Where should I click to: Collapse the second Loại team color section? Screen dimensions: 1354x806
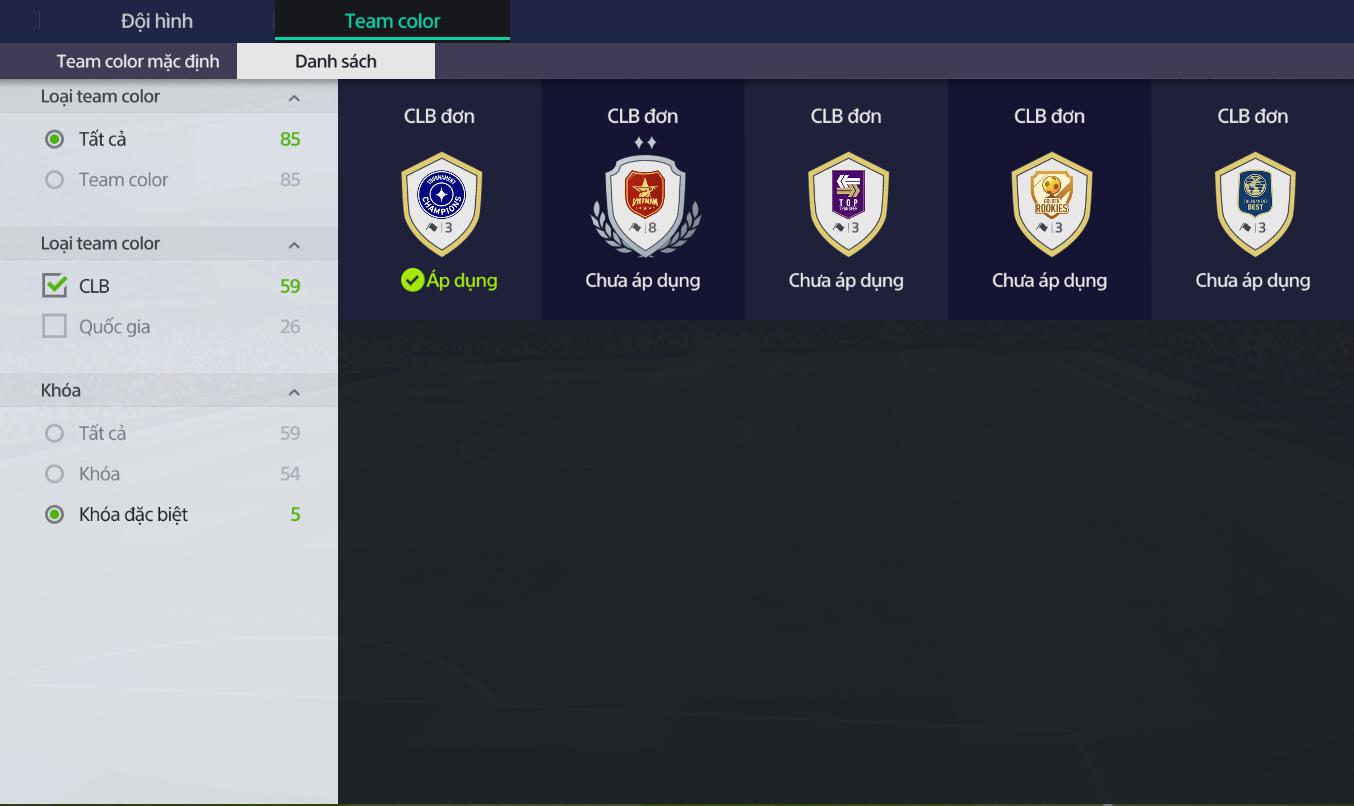(x=293, y=243)
